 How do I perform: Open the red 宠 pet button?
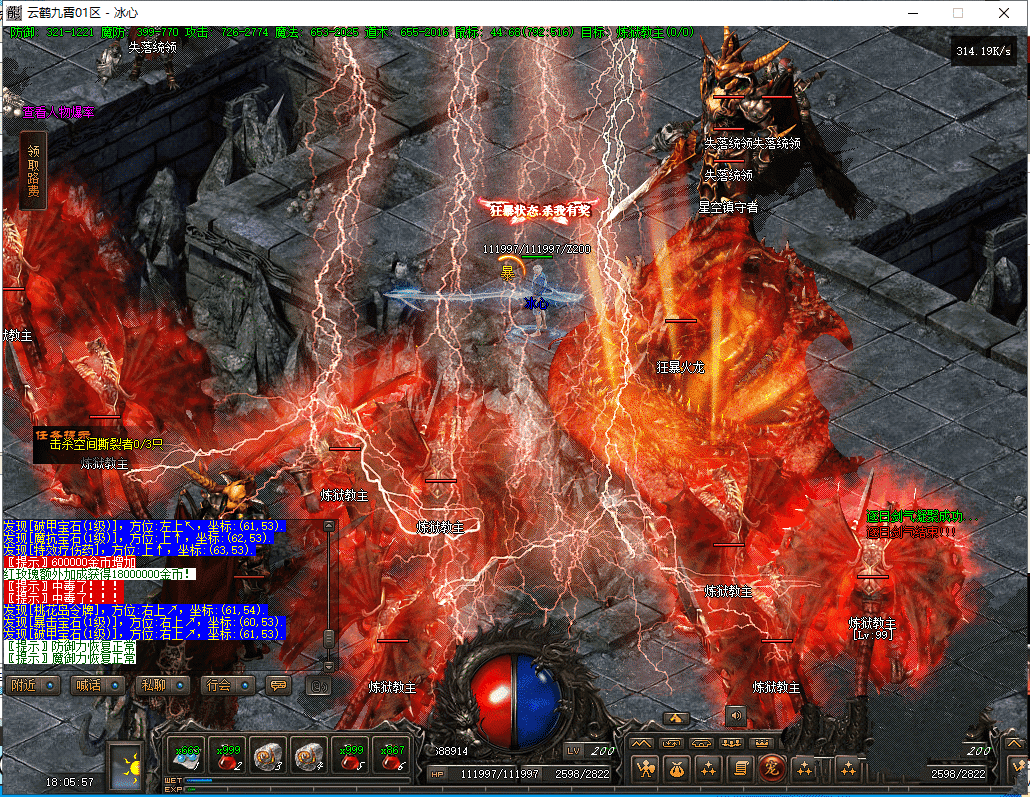[x=771, y=768]
